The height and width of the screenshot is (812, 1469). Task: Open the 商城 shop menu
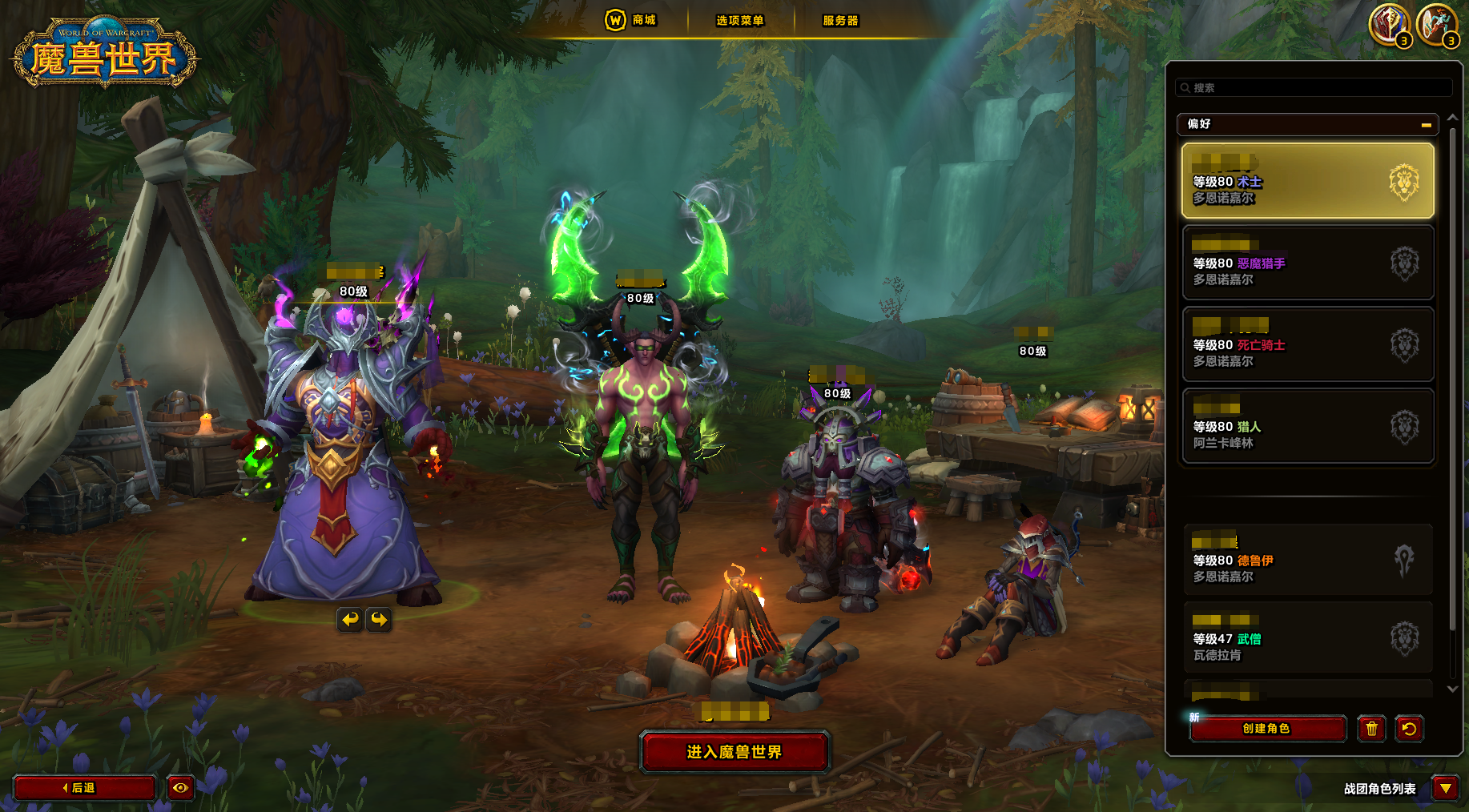tap(631, 20)
